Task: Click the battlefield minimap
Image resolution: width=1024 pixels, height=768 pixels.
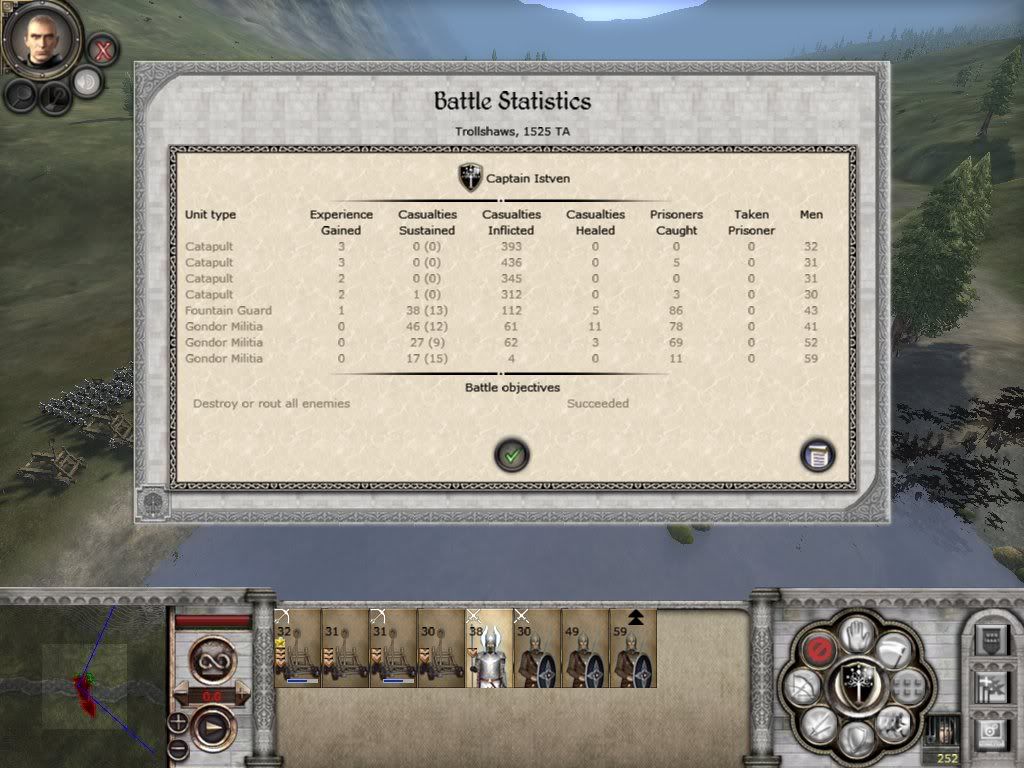Action: point(80,680)
